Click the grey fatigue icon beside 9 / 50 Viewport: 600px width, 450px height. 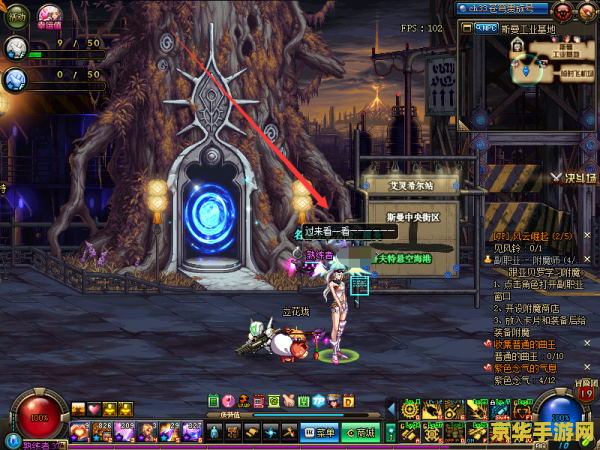[x=15, y=47]
